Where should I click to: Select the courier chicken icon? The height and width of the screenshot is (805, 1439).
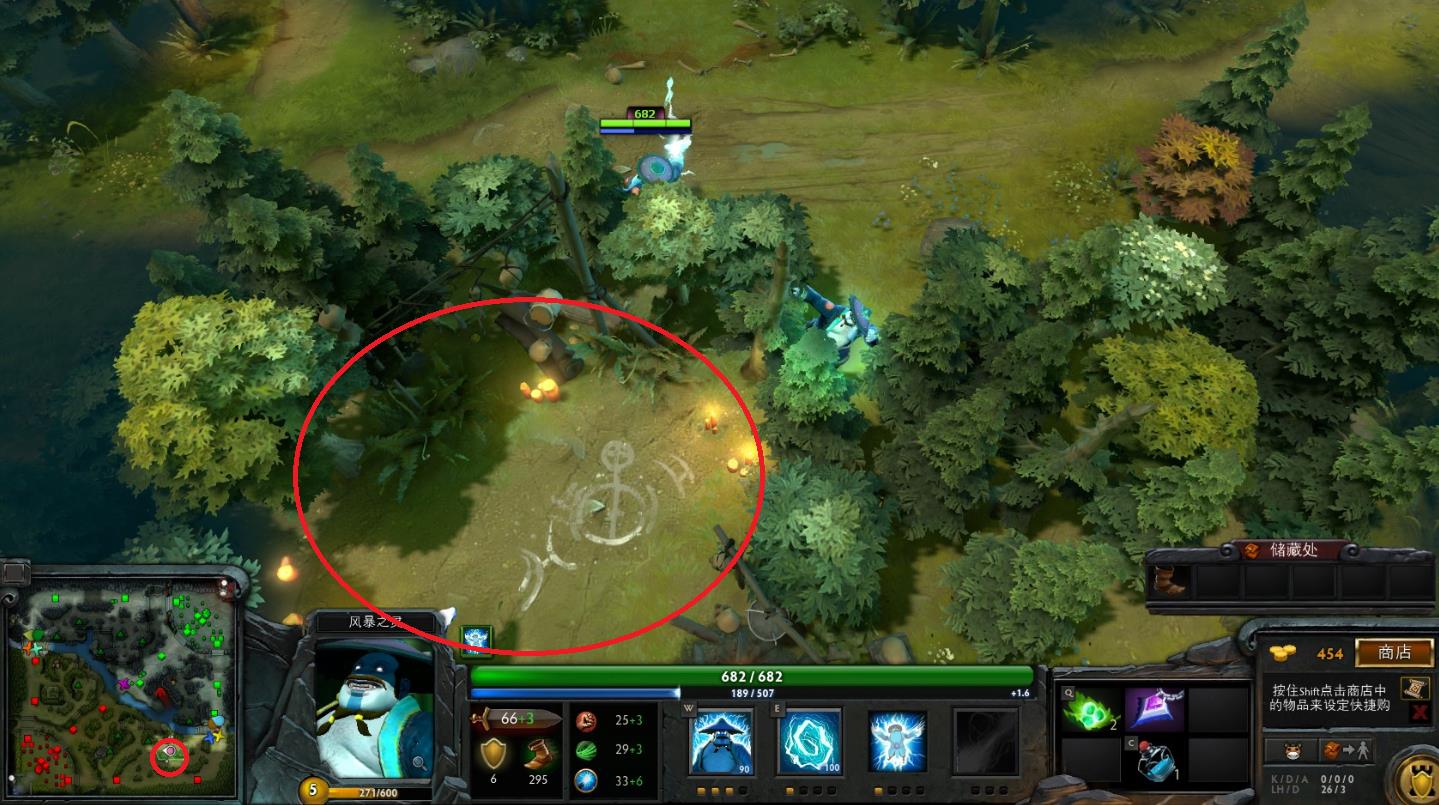[x=1292, y=751]
